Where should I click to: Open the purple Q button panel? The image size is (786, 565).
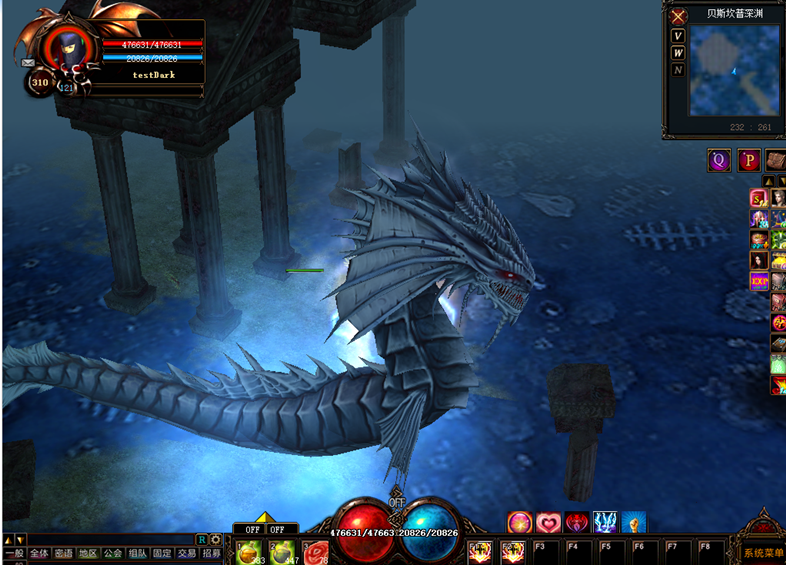[719, 160]
